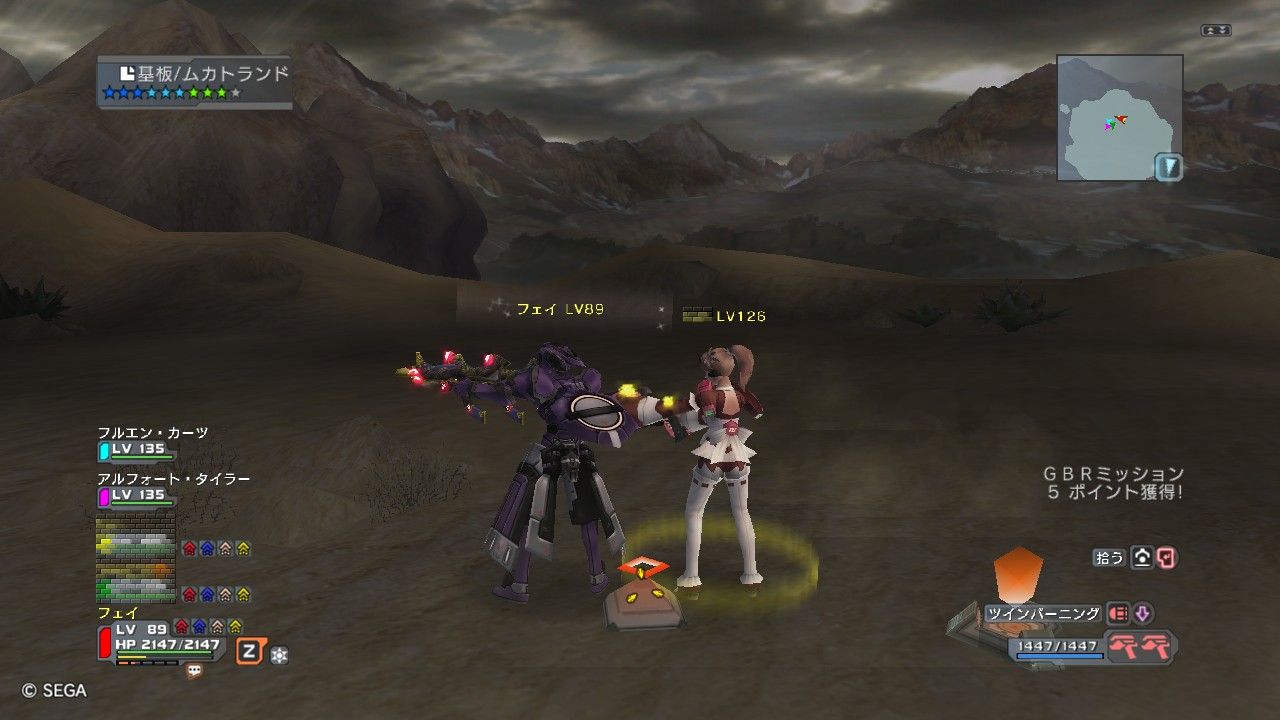Click the purple down arrow icon
Viewport: 1280px width, 720px height.
(1142, 614)
